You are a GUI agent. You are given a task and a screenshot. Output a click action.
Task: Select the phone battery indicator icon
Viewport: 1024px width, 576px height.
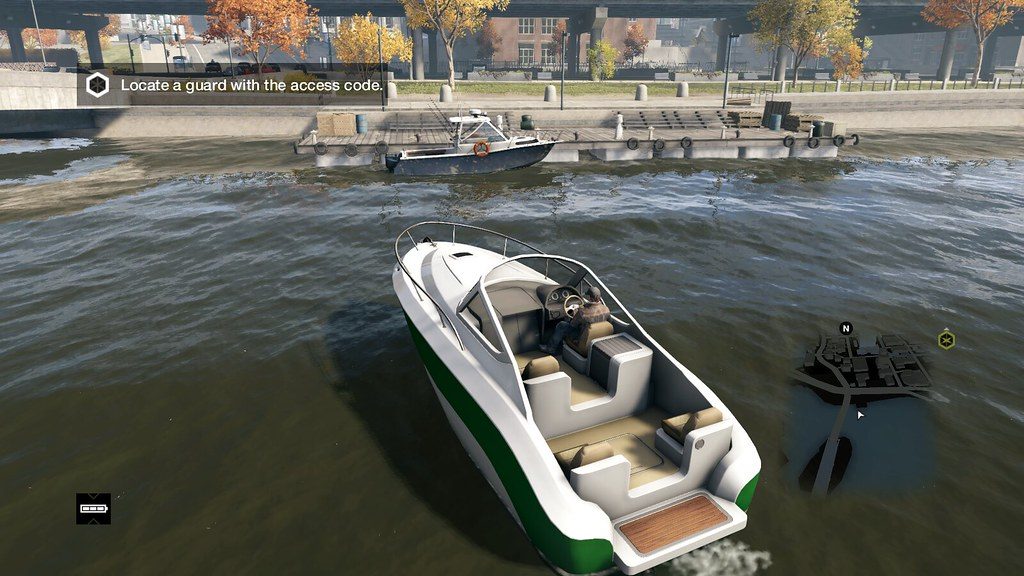(93, 508)
